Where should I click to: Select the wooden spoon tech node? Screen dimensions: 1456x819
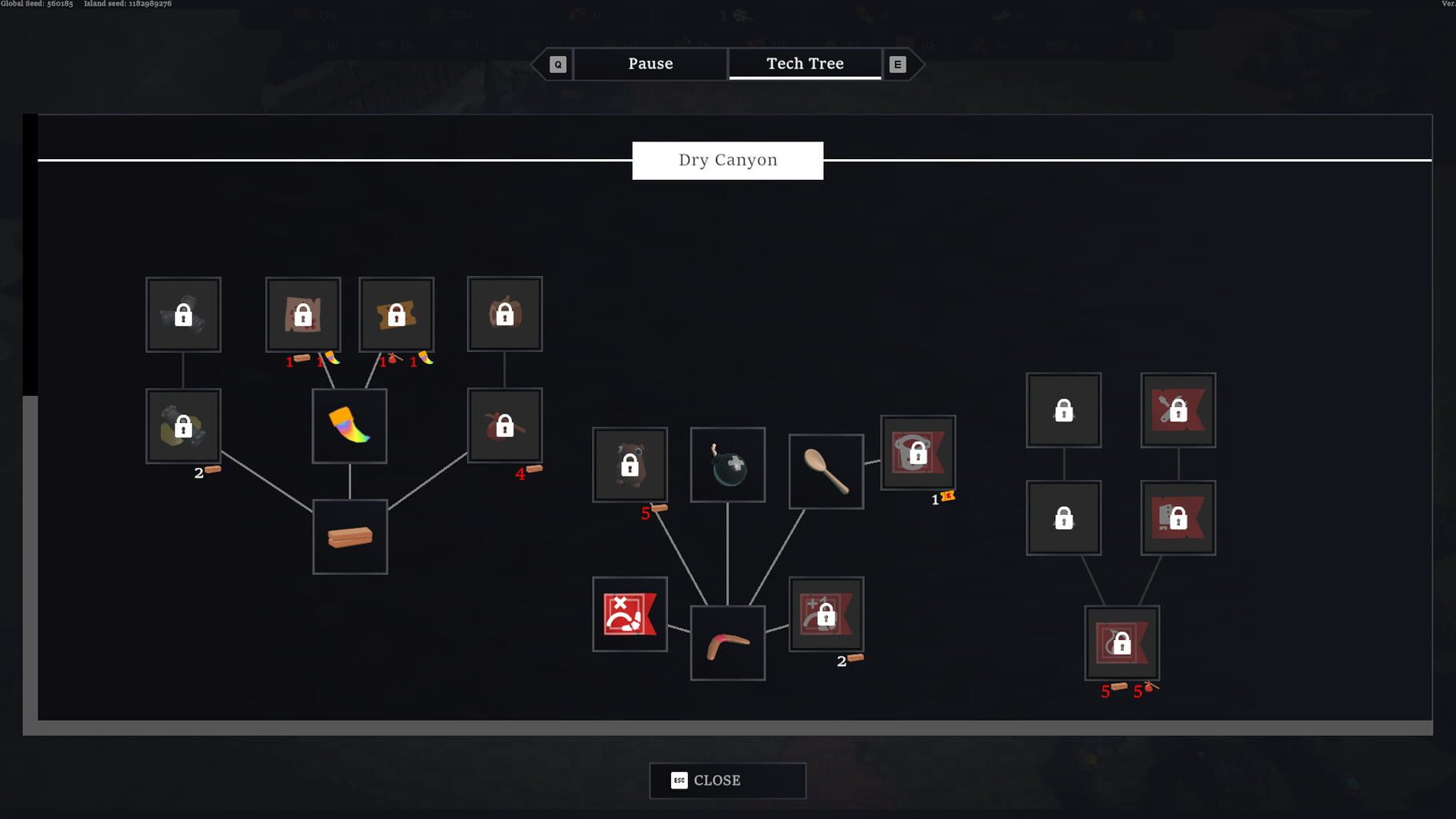(x=826, y=470)
